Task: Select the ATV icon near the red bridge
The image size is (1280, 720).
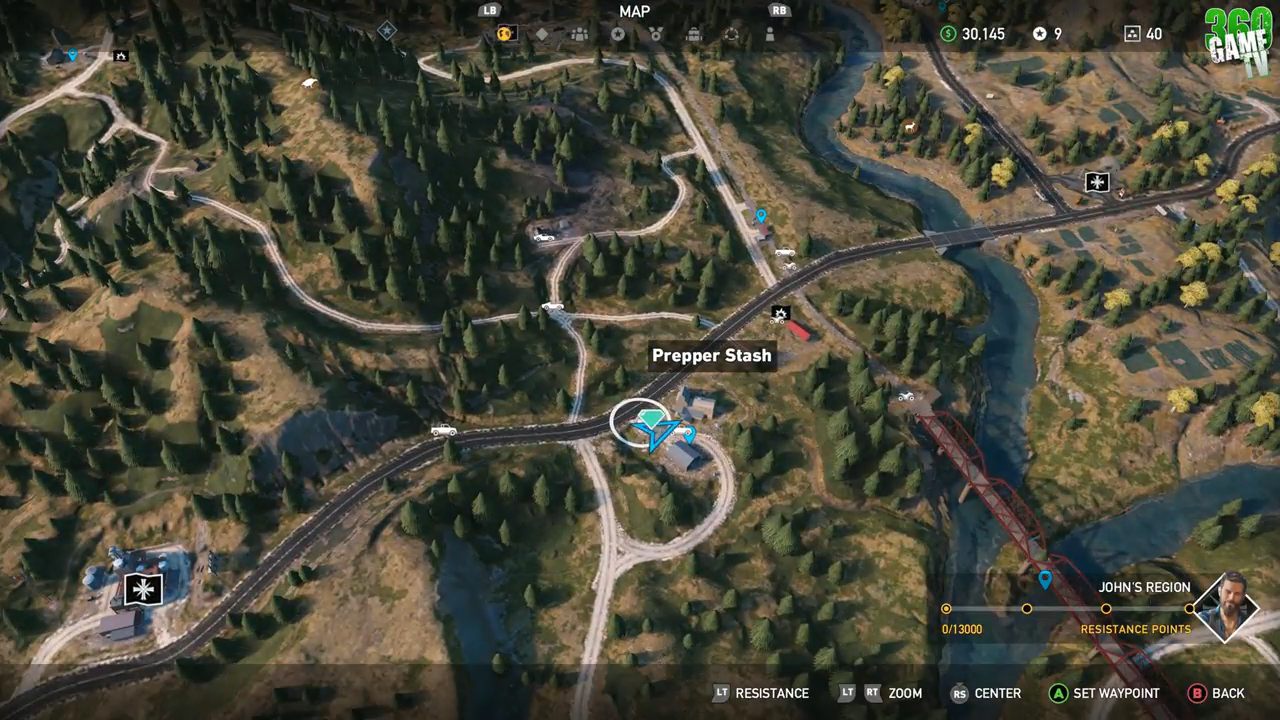Action: click(x=908, y=396)
